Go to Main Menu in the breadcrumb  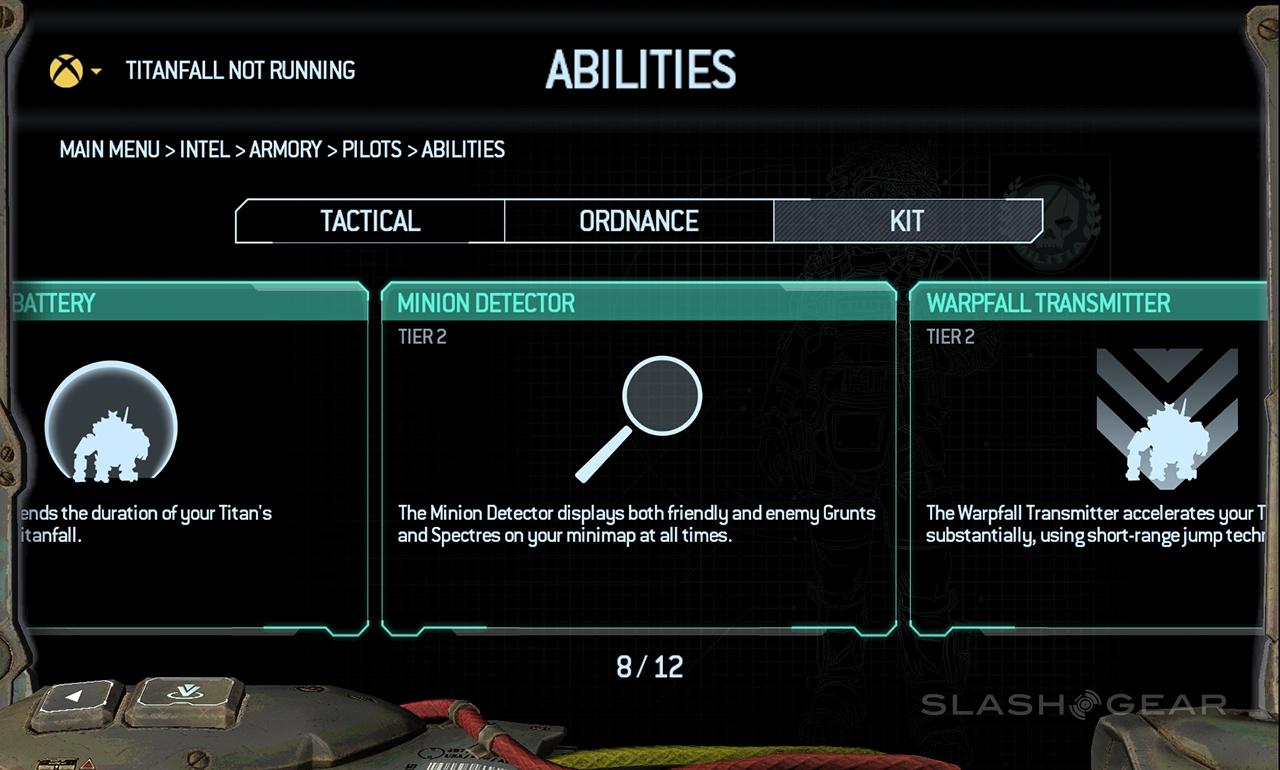pos(109,150)
